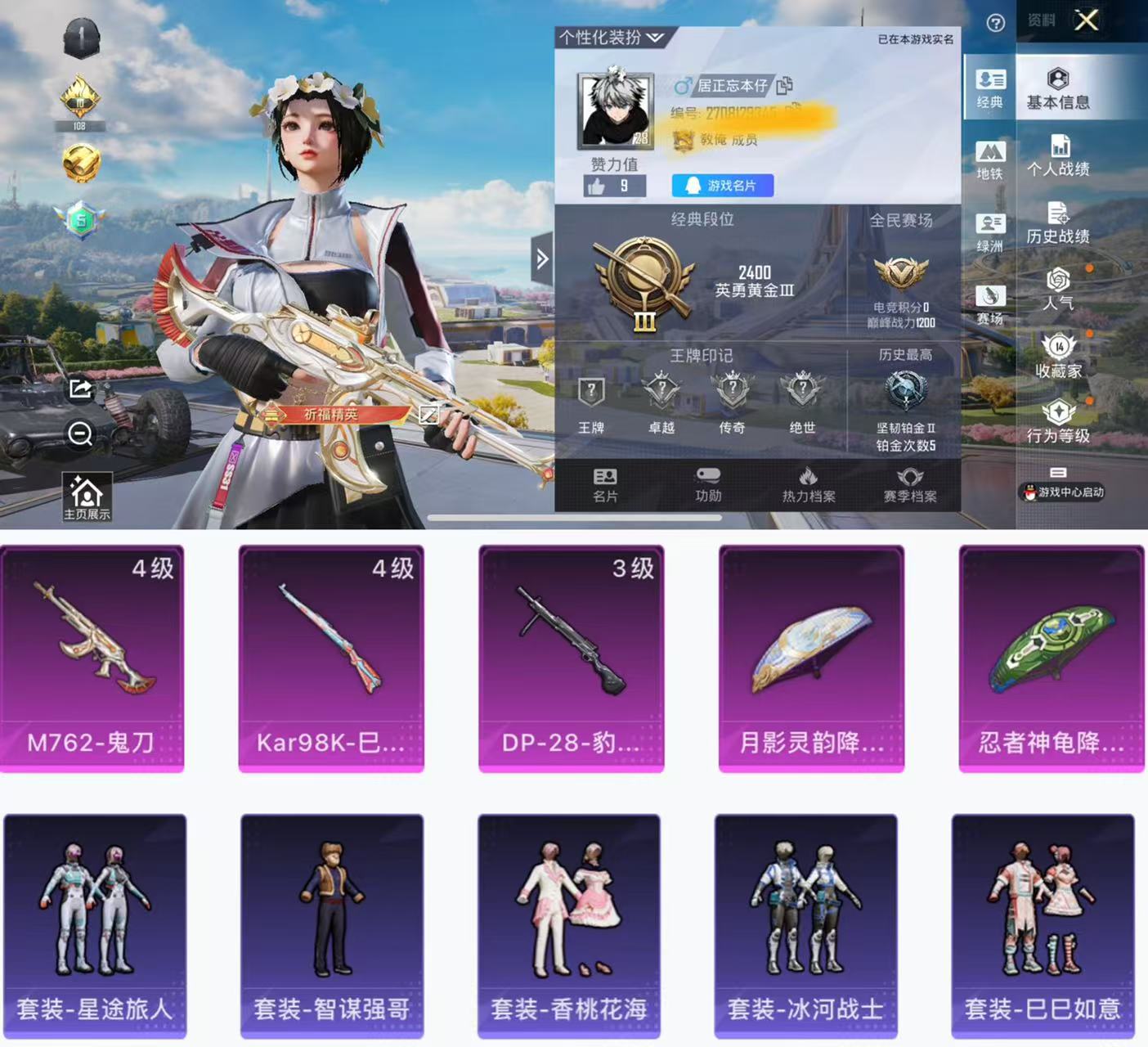Click the question mark help icon
The height and width of the screenshot is (1047, 1148).
[995, 23]
